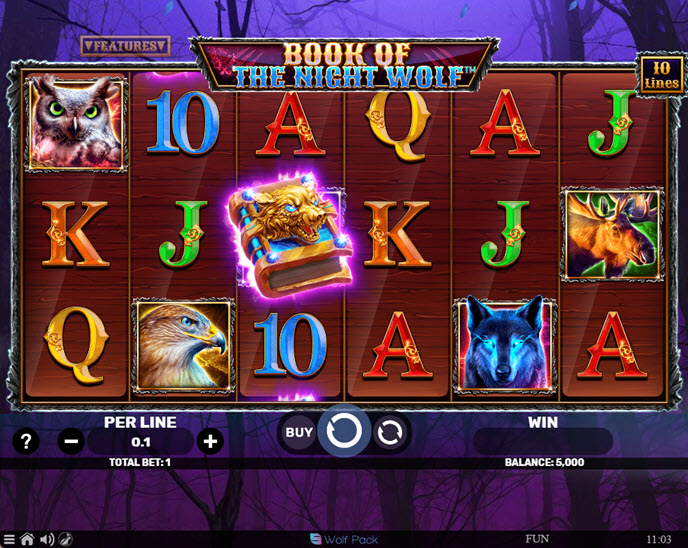Open the Features dropdown
688x548 pixels.
point(125,46)
